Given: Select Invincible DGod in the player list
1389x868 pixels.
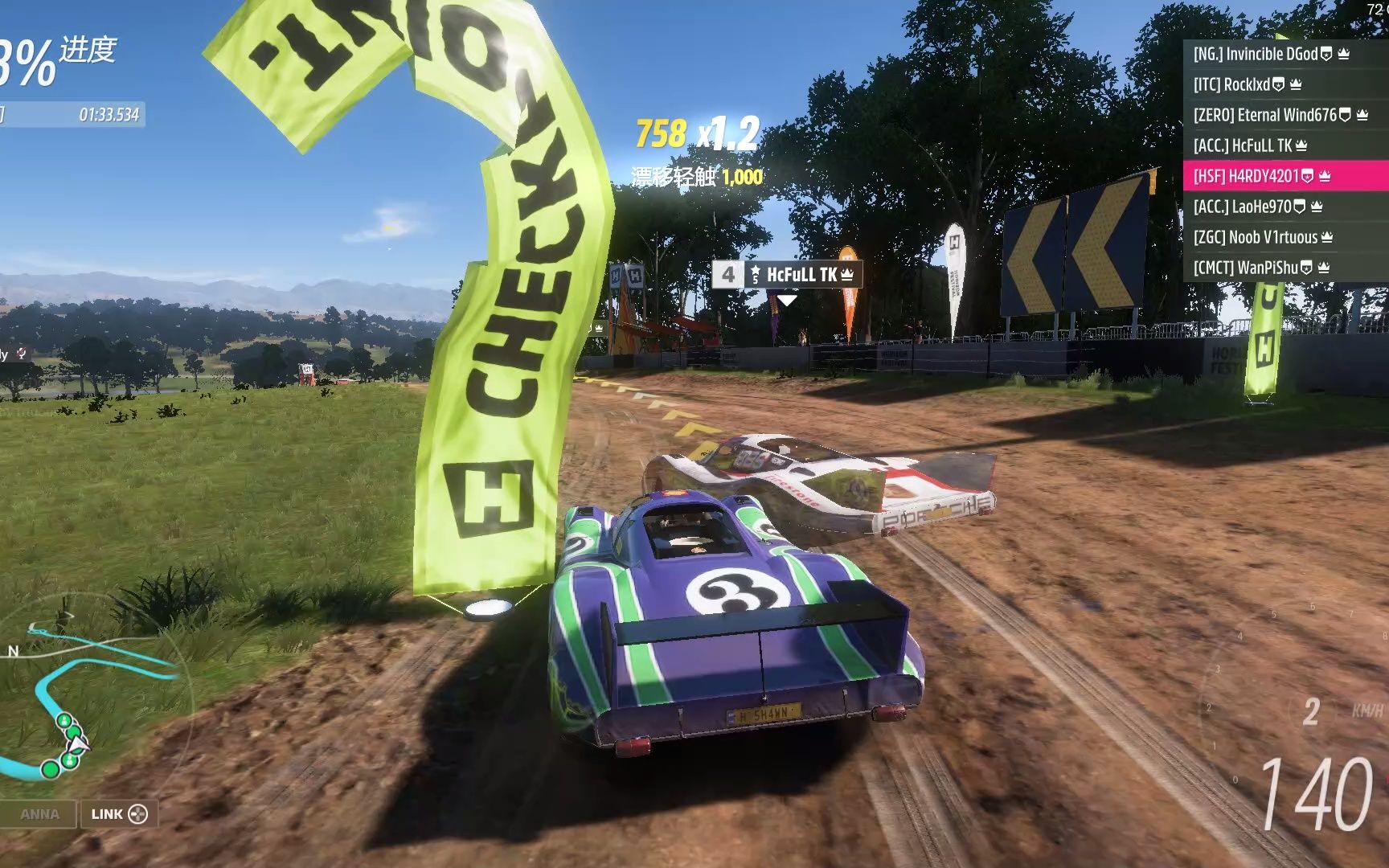Looking at the screenshot, I should pos(1271,54).
